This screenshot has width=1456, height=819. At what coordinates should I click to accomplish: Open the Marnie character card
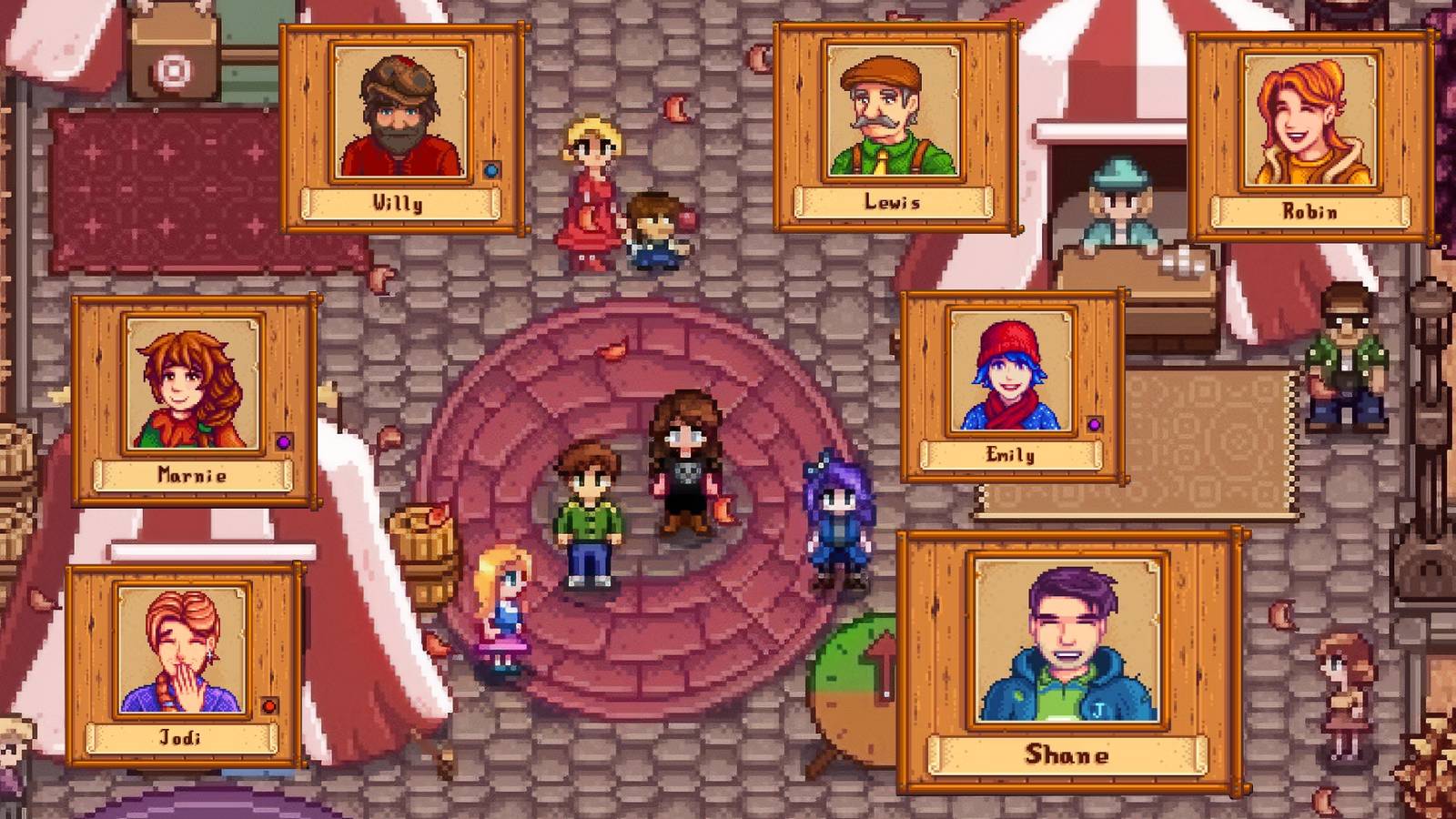pyautogui.click(x=193, y=399)
